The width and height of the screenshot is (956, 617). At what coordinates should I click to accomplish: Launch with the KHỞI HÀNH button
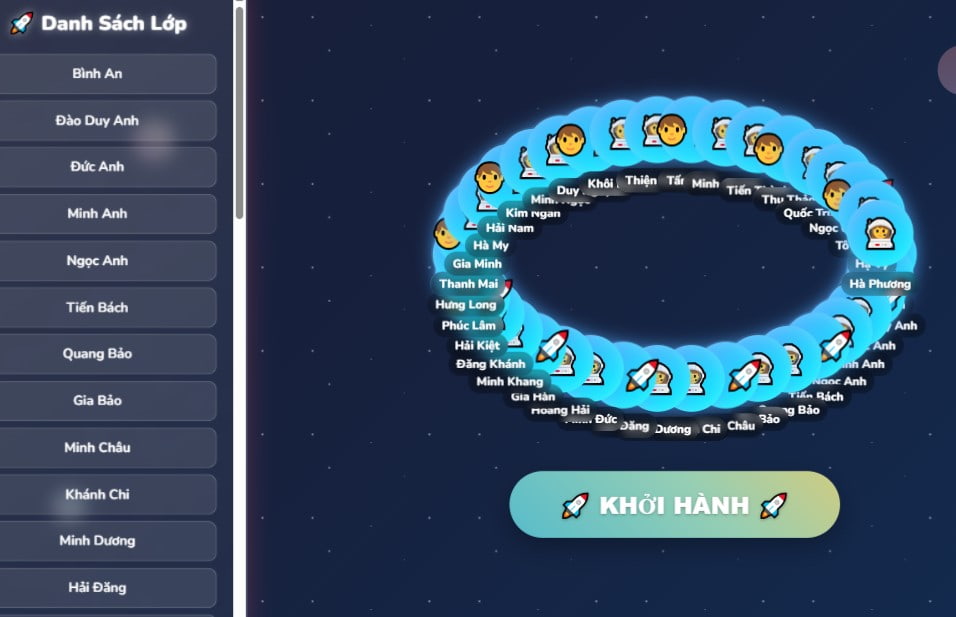674,505
